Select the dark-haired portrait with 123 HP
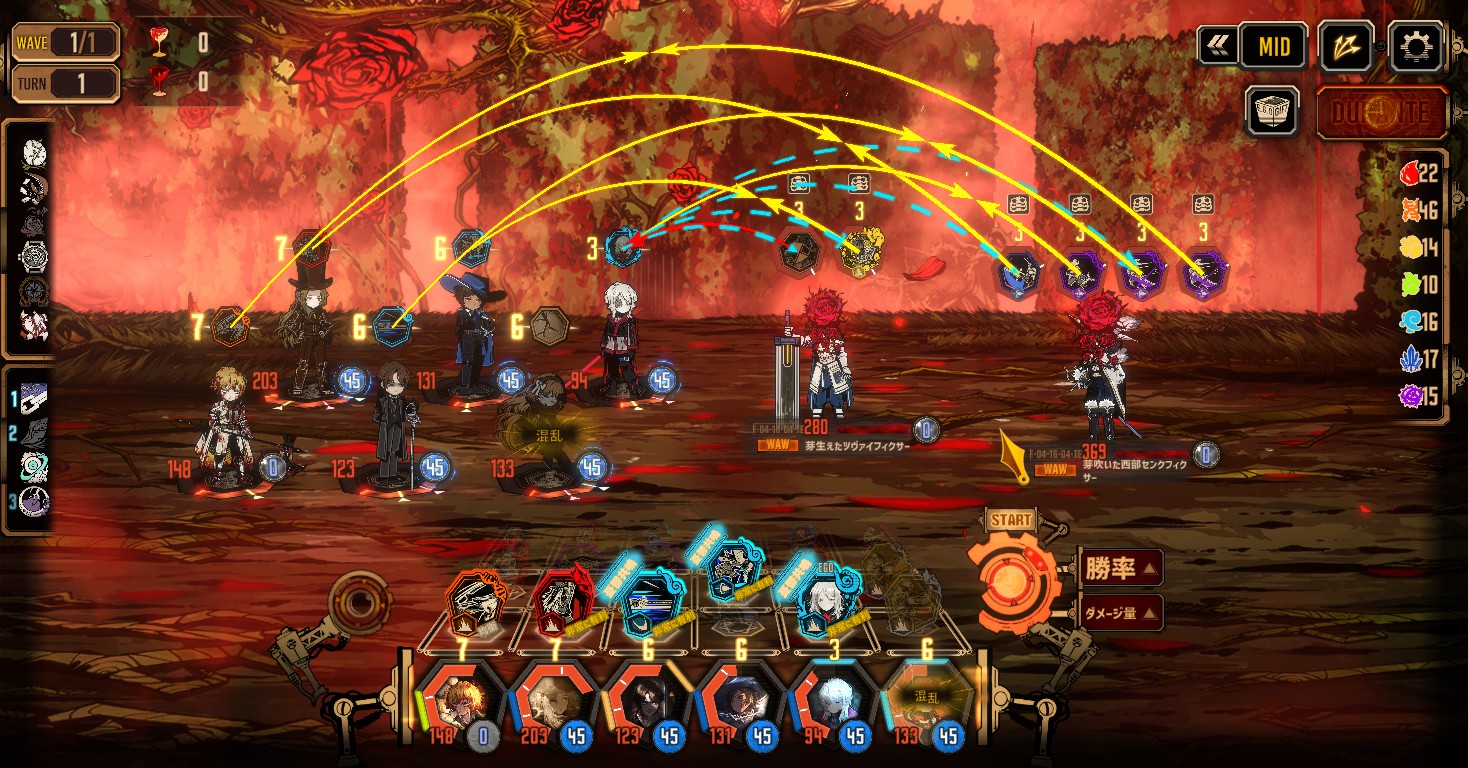Image resolution: width=1468 pixels, height=768 pixels. tap(644, 701)
